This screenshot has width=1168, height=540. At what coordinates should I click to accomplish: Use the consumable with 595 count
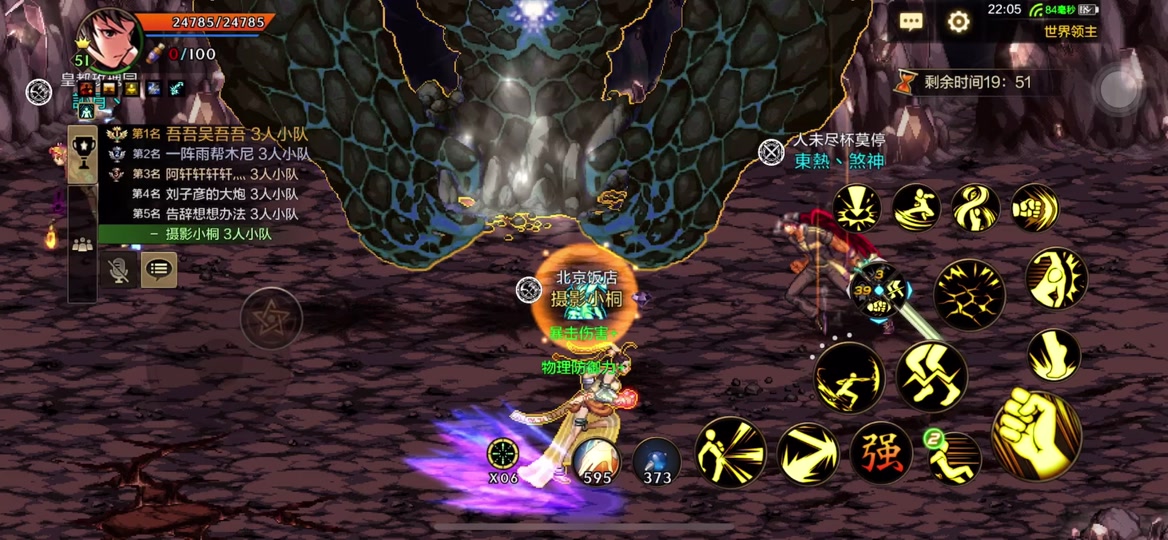(x=595, y=461)
